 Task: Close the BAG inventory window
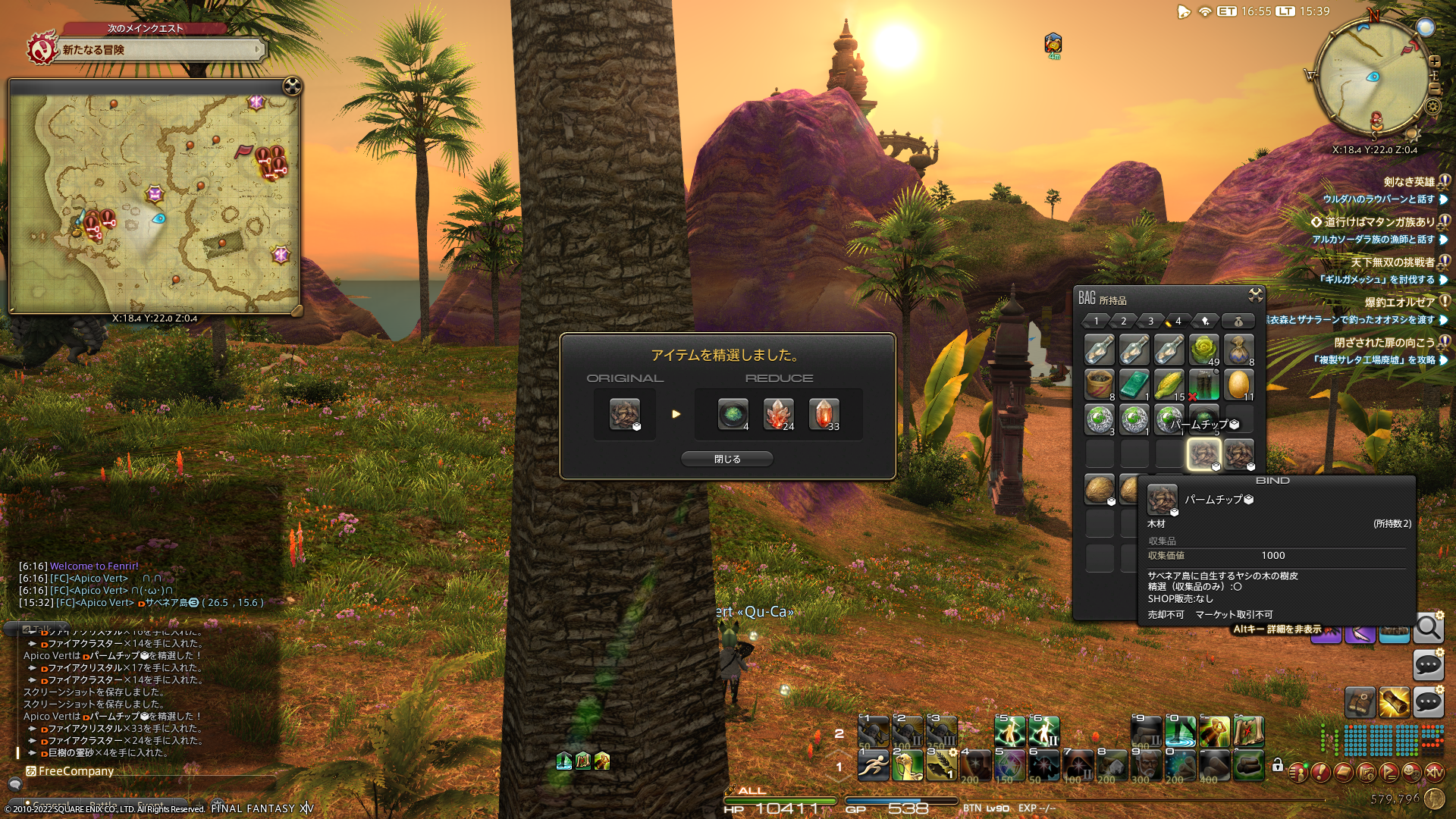pyautogui.click(x=1255, y=295)
